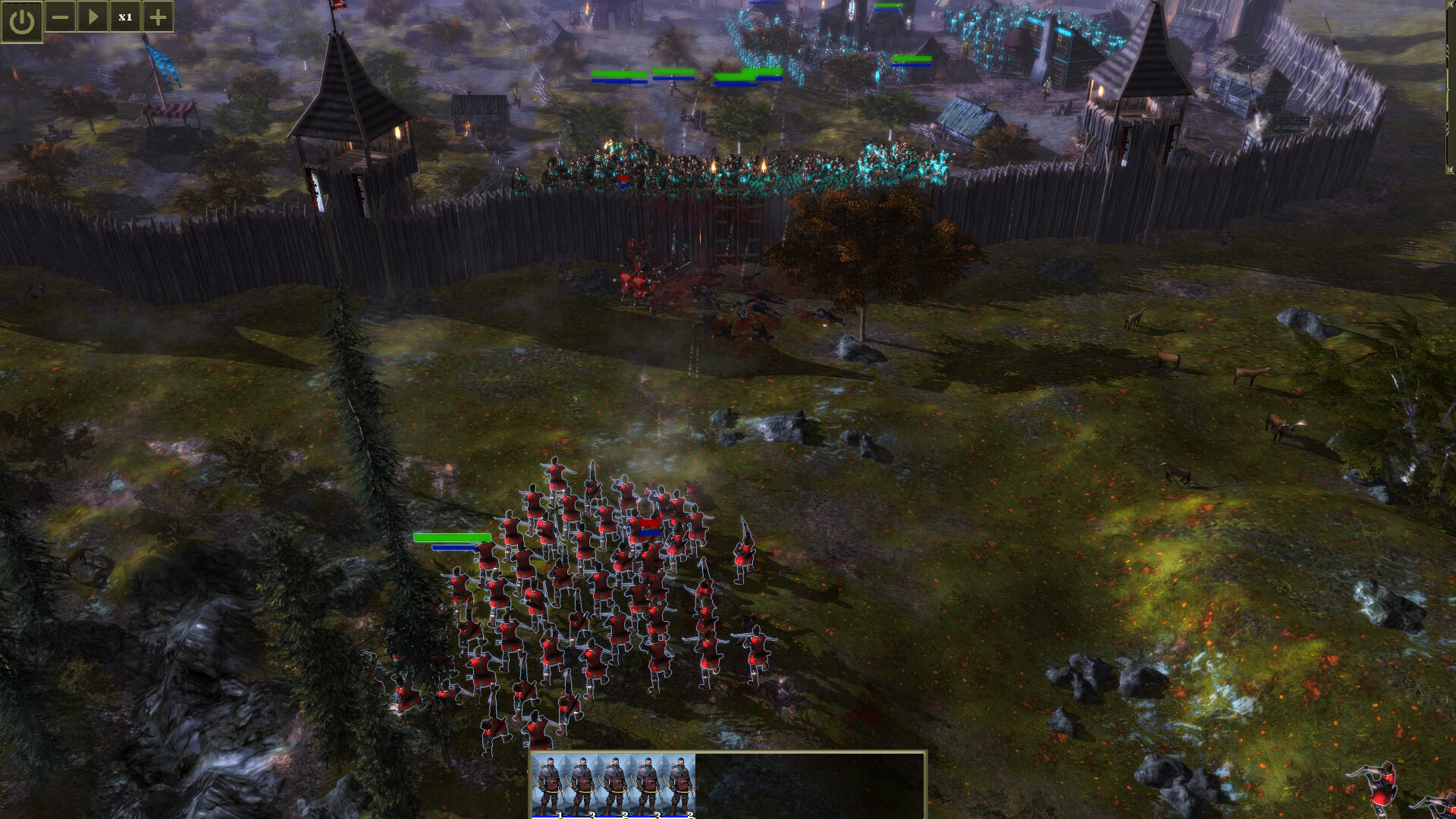Click the x1 speed multiplier display
Viewport: 1456px width, 819px height.
pos(126,17)
